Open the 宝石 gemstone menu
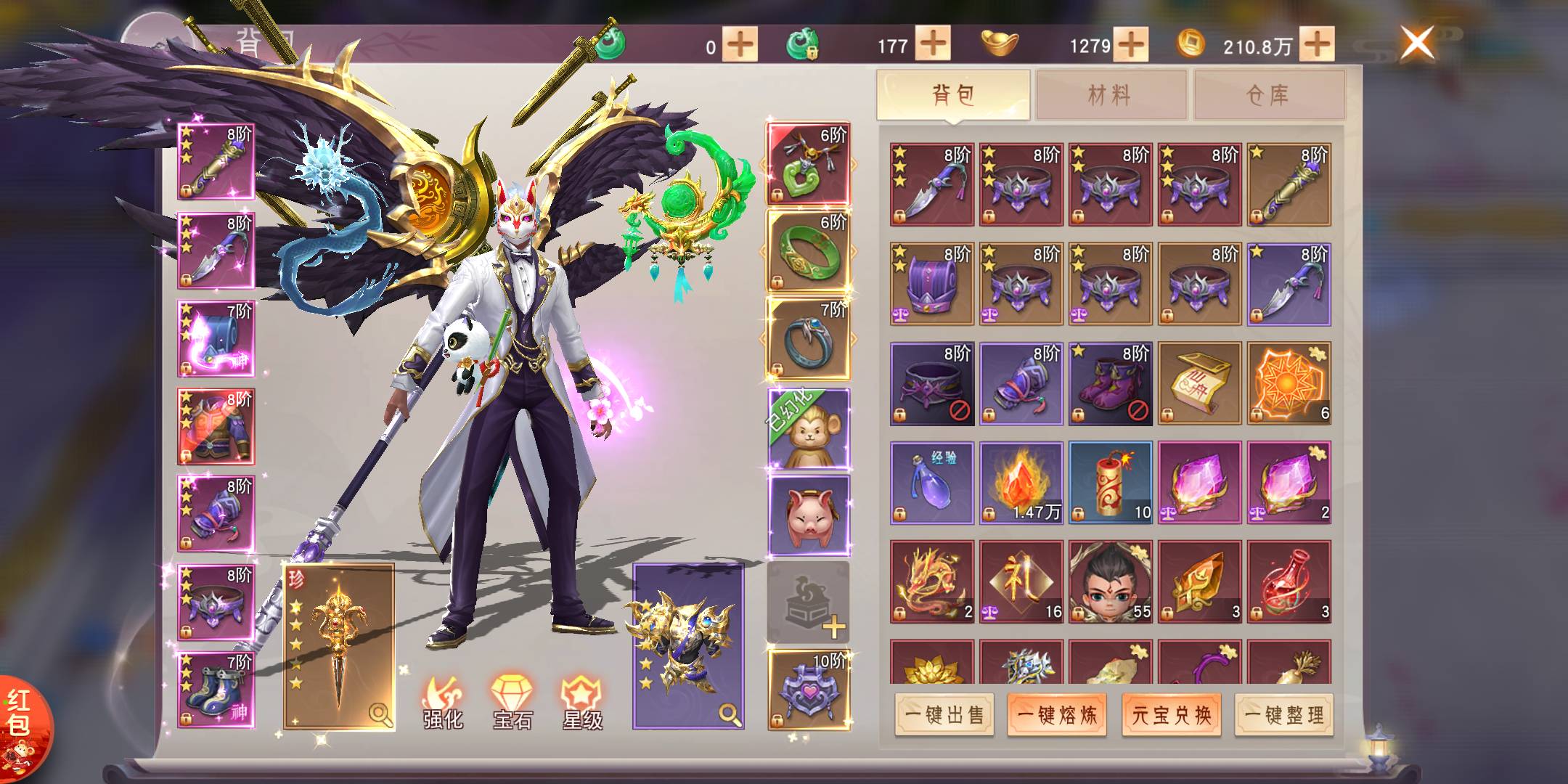This screenshot has width=1568, height=784. point(513,702)
